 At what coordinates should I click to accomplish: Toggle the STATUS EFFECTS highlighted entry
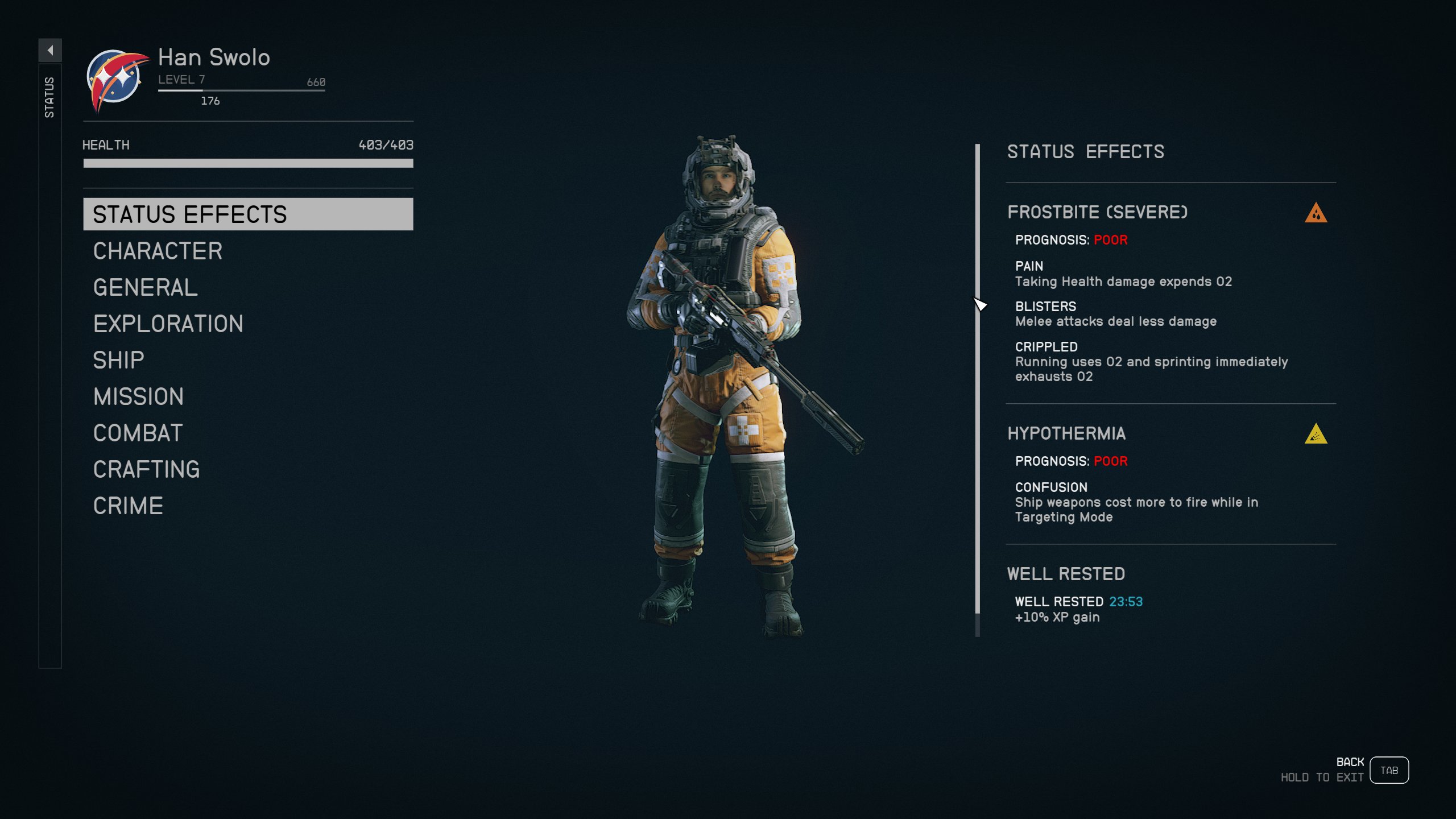pyautogui.click(x=189, y=214)
